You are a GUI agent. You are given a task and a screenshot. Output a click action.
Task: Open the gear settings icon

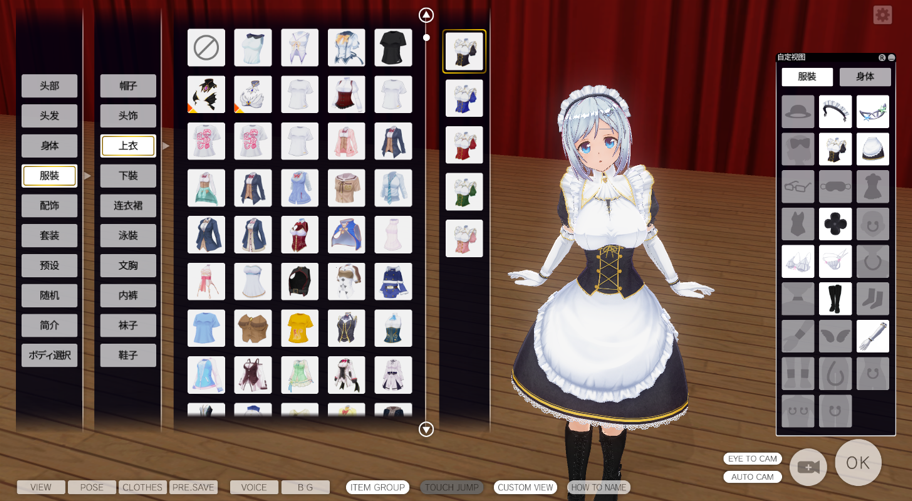pos(882,15)
